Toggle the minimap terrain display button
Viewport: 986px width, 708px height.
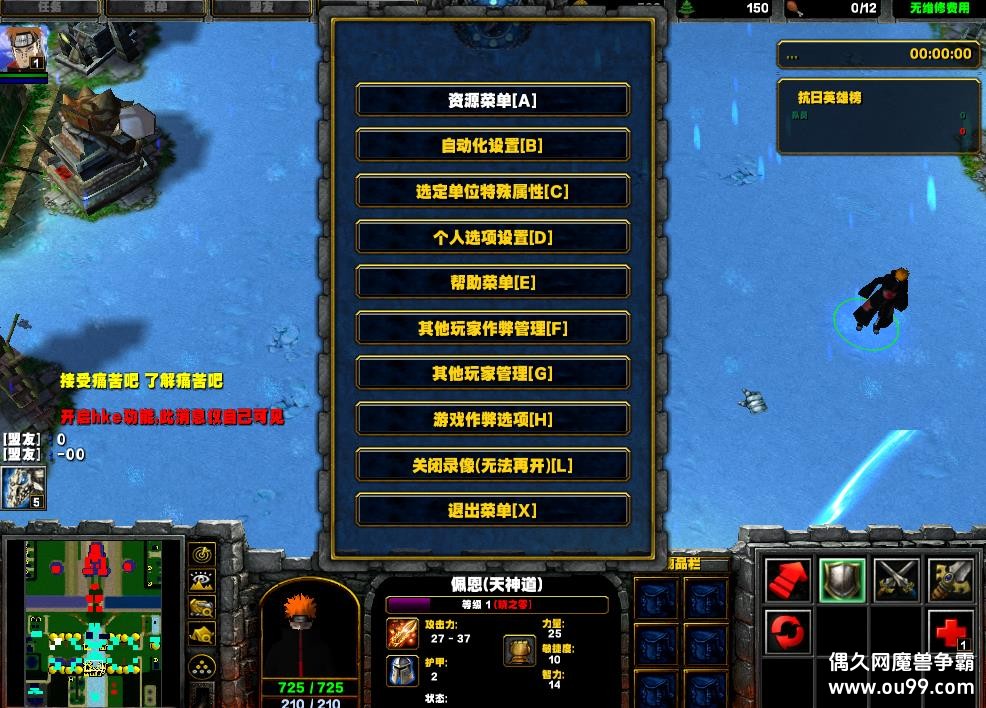click(203, 580)
